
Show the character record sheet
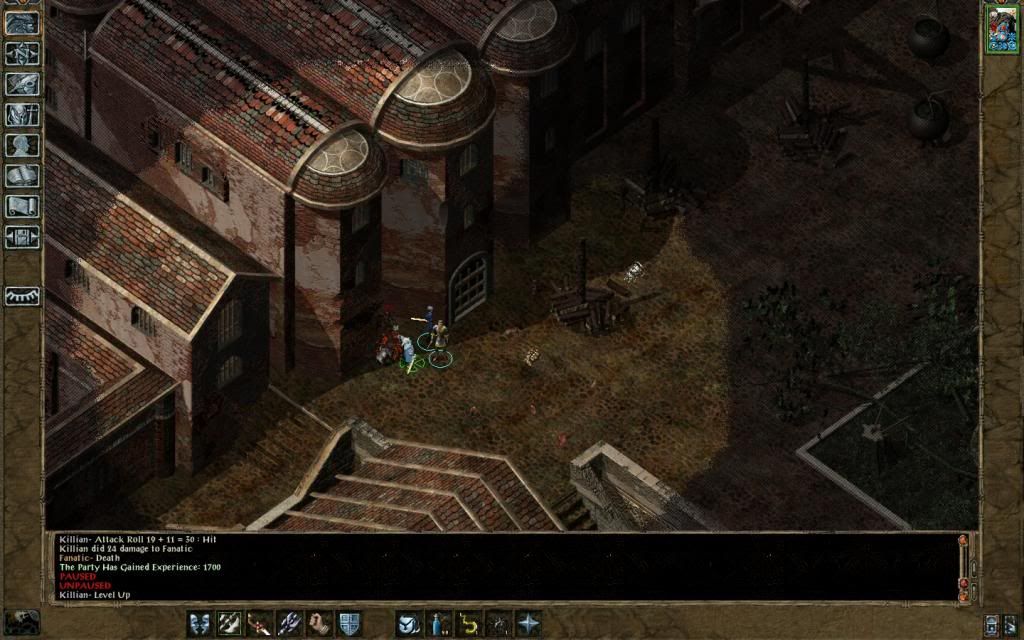(x=21, y=145)
